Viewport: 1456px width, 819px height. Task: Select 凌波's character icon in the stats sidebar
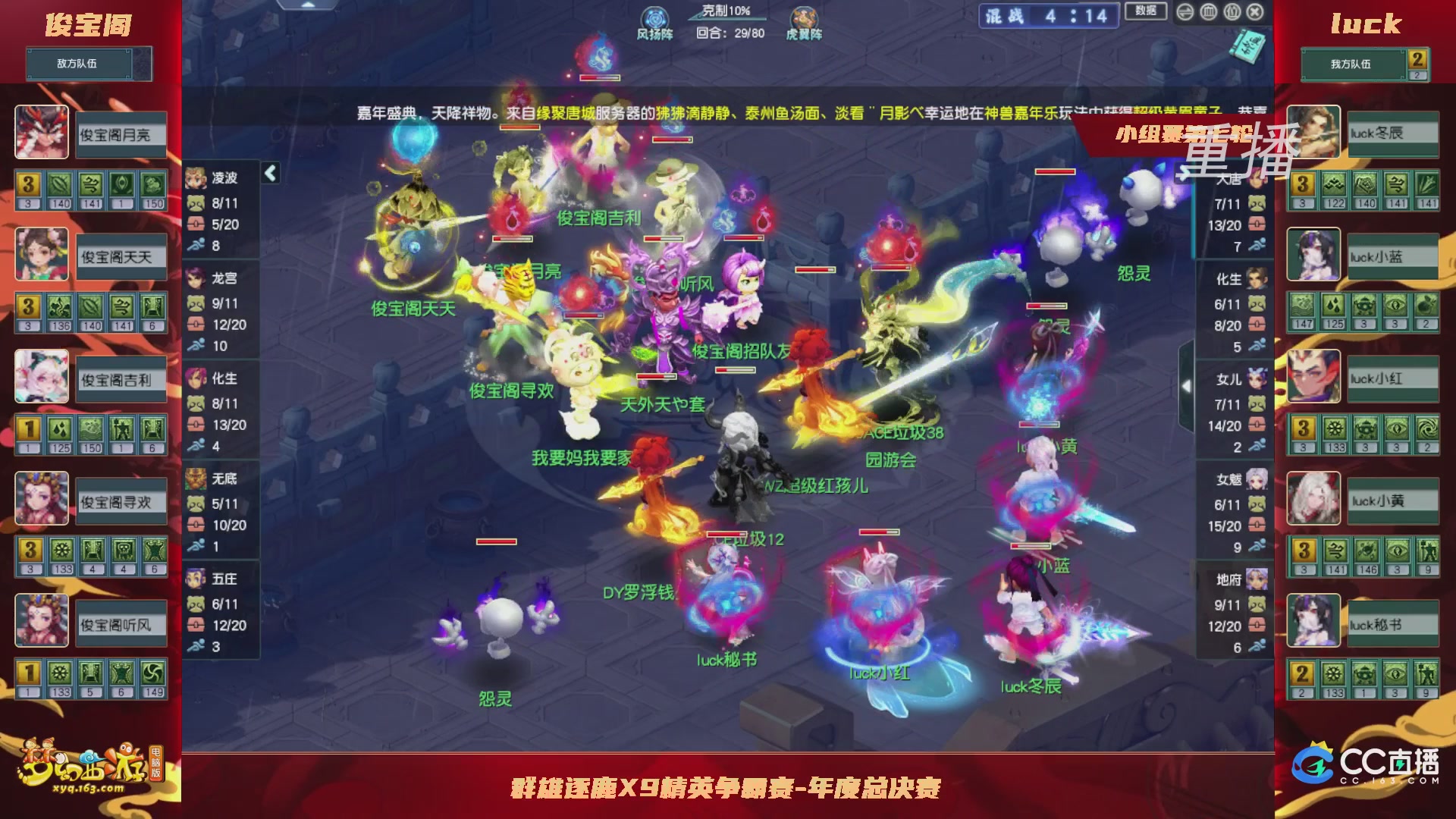(197, 178)
